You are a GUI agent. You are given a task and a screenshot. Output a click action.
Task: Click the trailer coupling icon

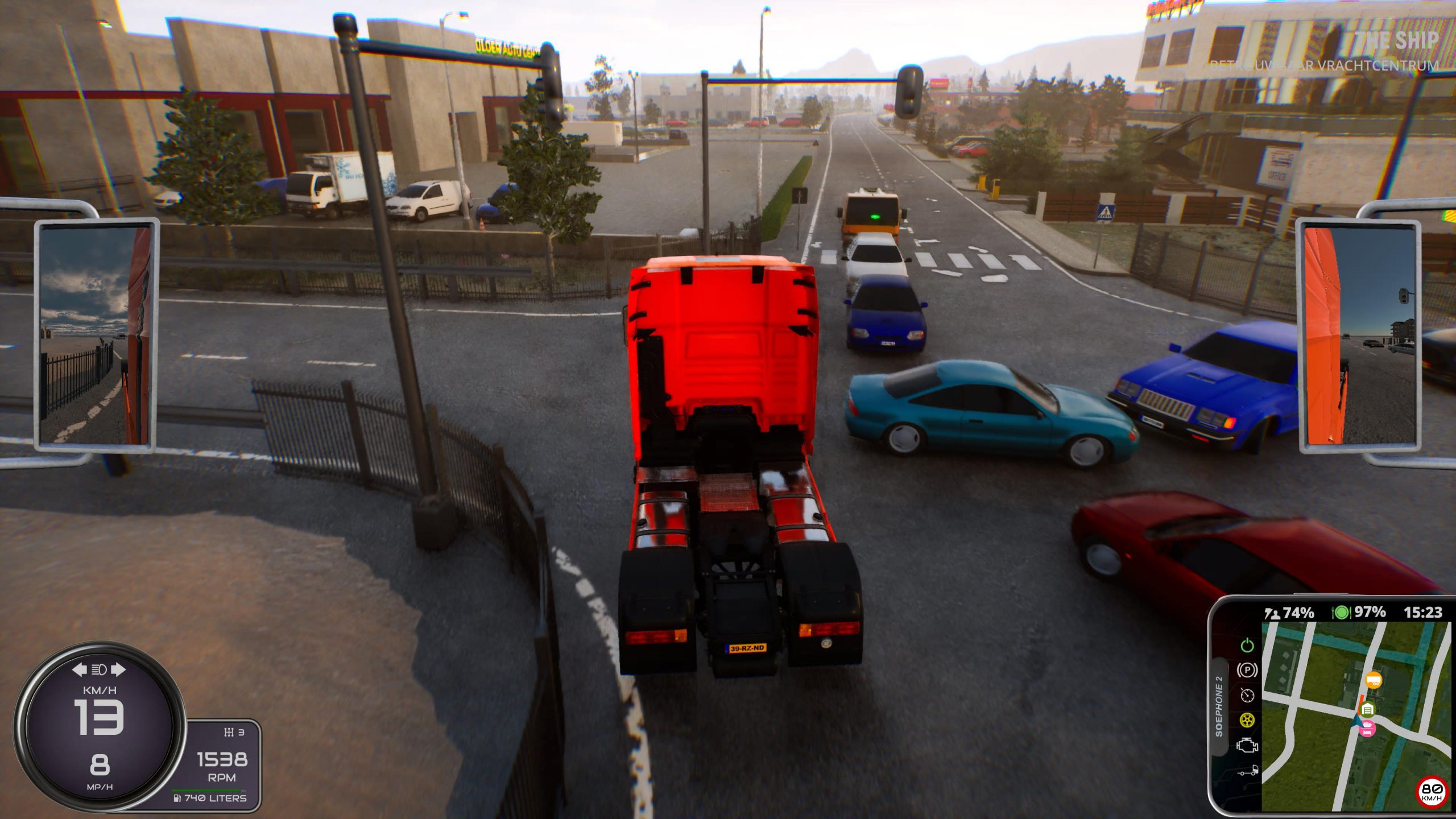tap(1248, 771)
